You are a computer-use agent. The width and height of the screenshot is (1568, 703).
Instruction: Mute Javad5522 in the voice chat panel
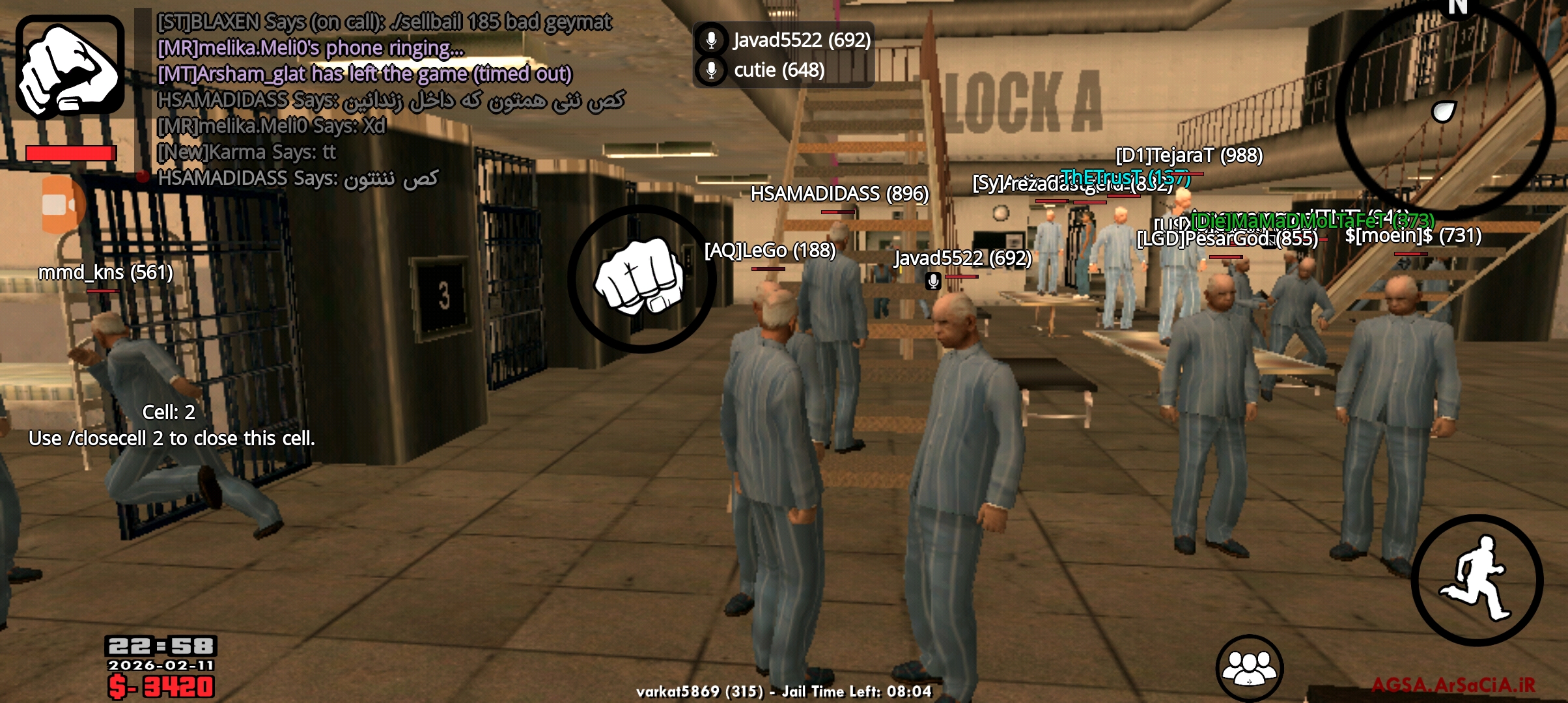click(712, 39)
